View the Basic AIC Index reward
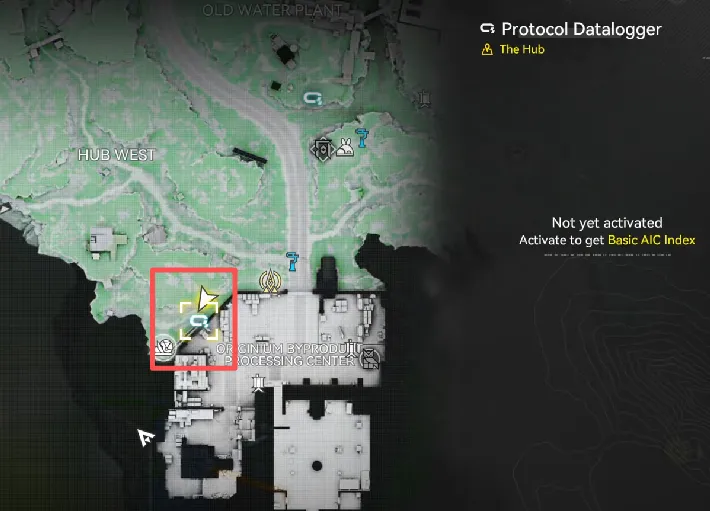710x511 pixels. coord(655,240)
